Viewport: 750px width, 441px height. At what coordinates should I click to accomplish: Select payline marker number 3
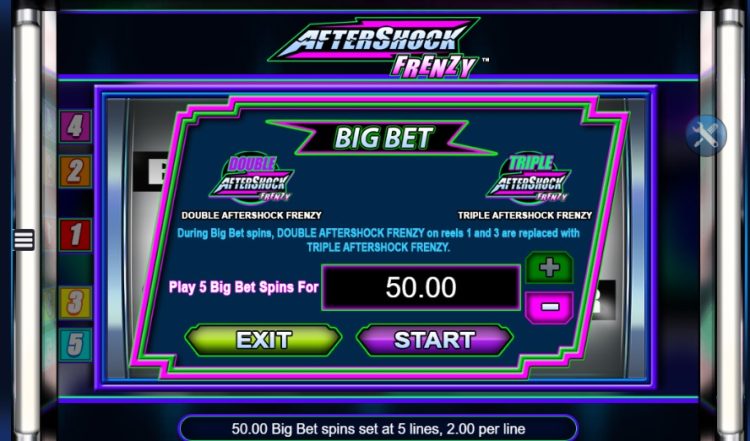(x=76, y=301)
